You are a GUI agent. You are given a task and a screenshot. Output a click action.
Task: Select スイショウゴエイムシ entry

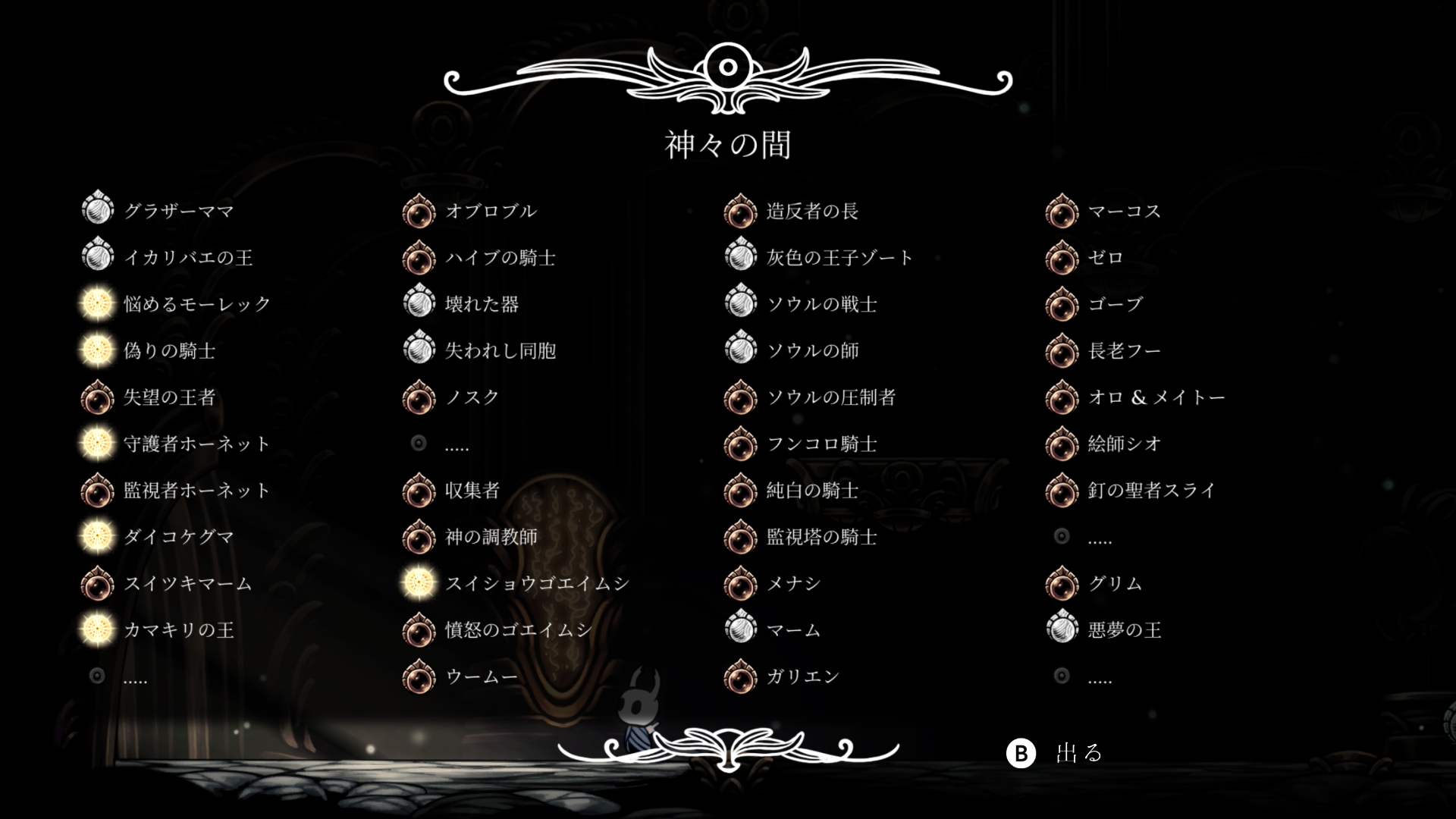click(x=537, y=583)
